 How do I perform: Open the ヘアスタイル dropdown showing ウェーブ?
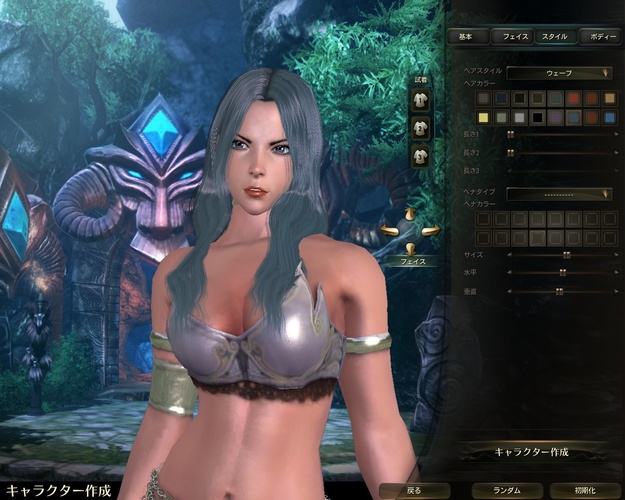click(x=559, y=72)
